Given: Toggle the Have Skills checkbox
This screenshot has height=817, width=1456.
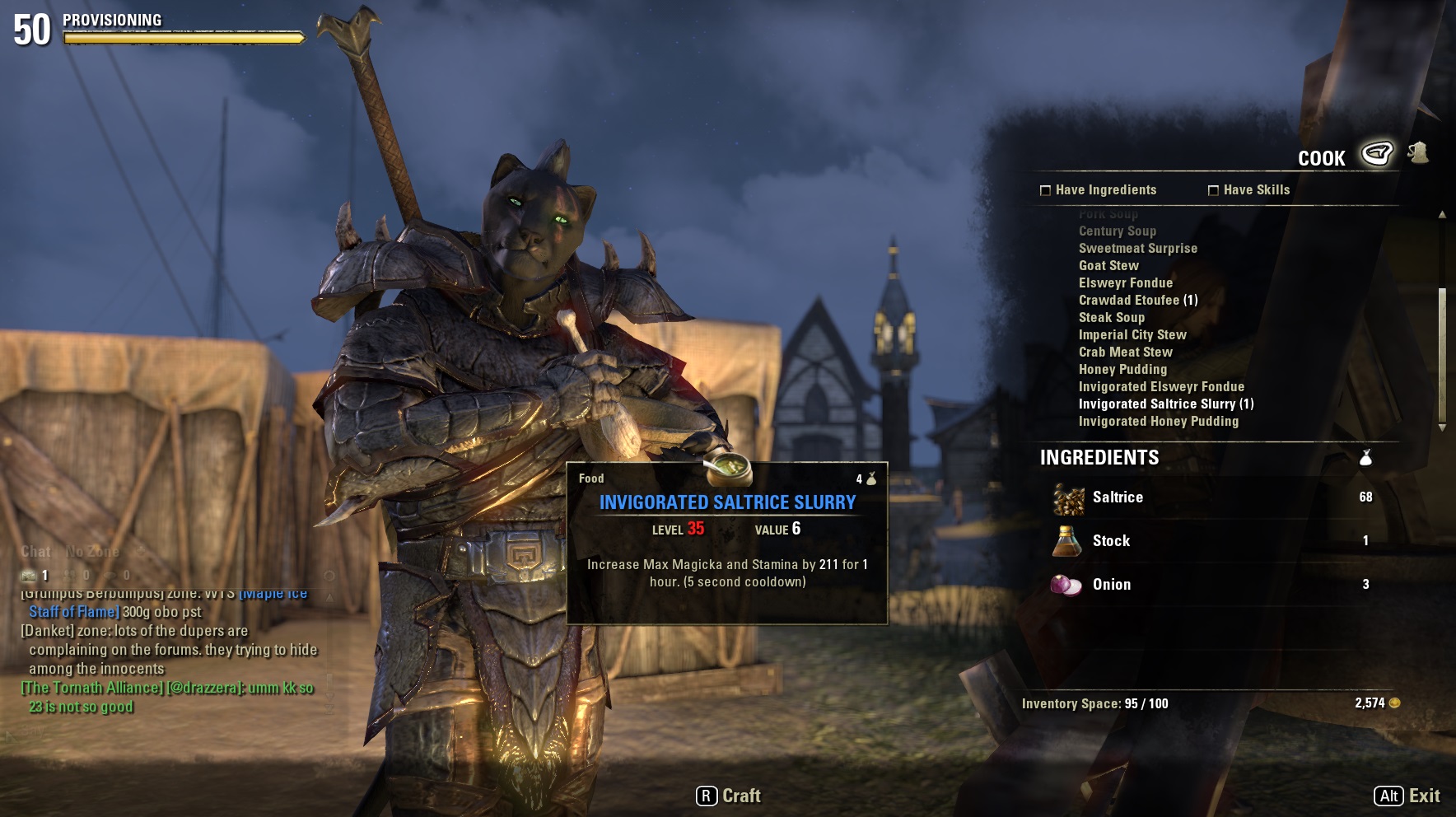Looking at the screenshot, I should click(x=1213, y=190).
